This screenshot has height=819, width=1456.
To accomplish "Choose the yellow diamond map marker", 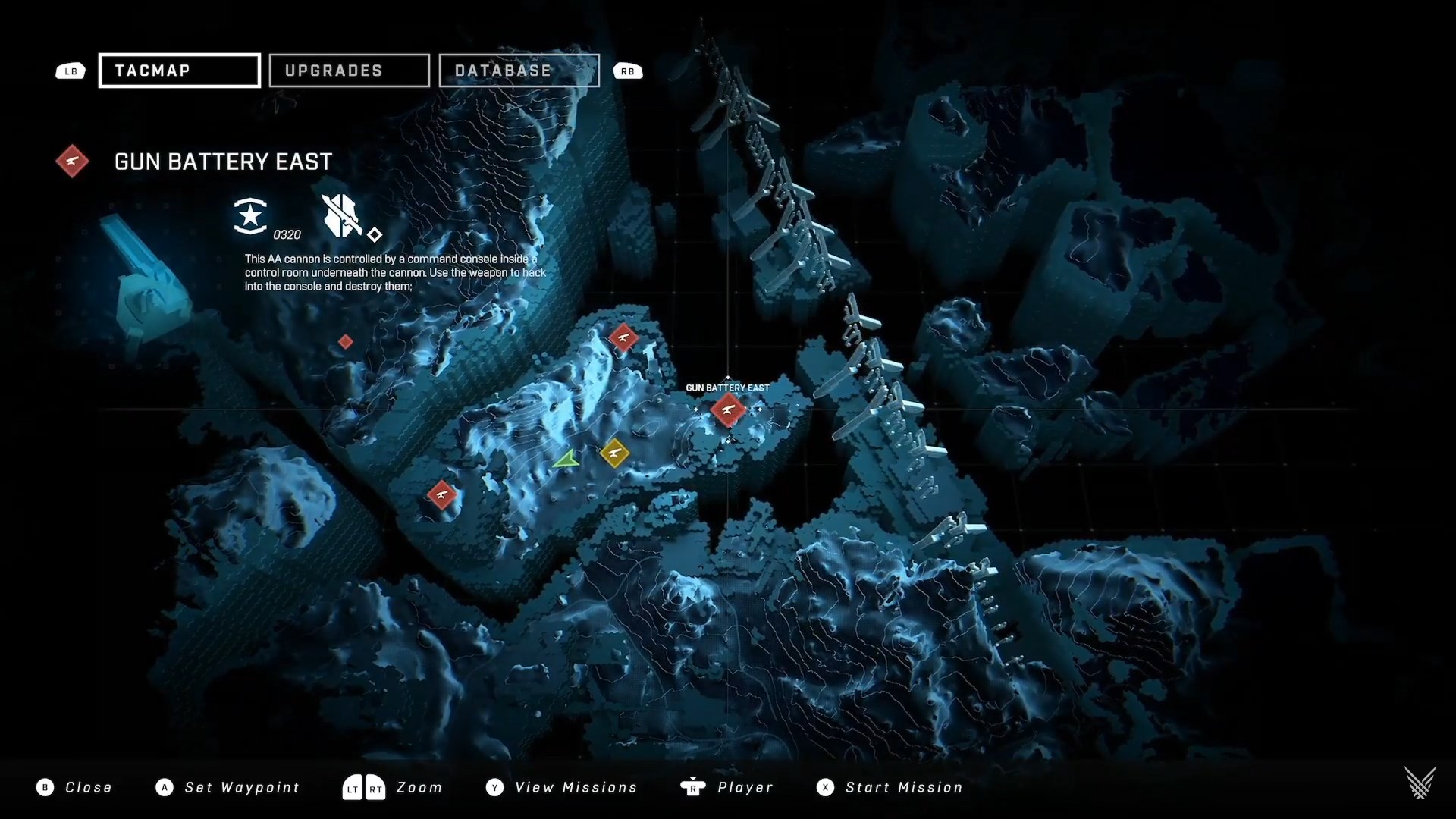I will click(x=614, y=453).
